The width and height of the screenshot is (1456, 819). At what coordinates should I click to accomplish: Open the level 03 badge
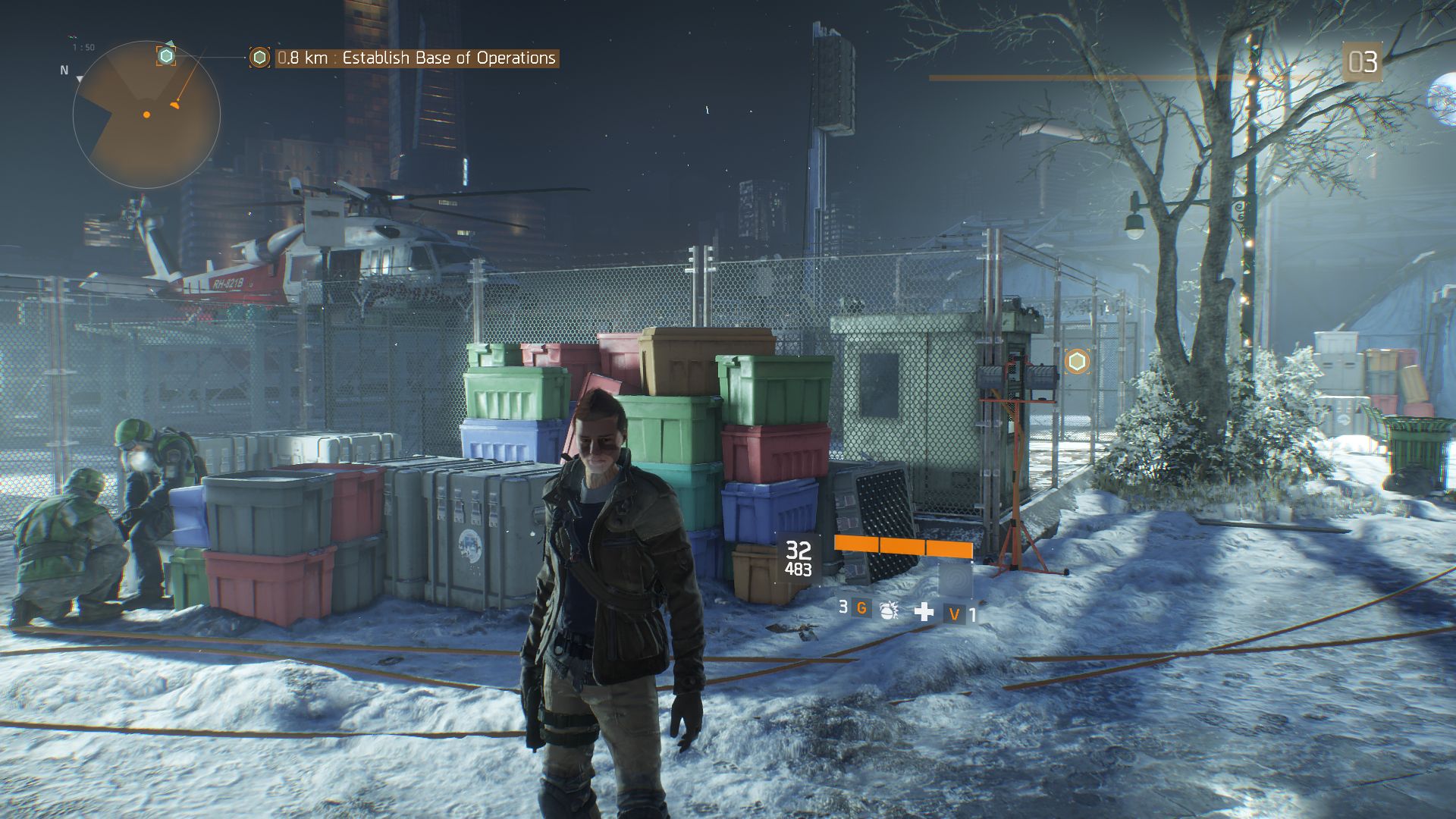coord(1362,62)
